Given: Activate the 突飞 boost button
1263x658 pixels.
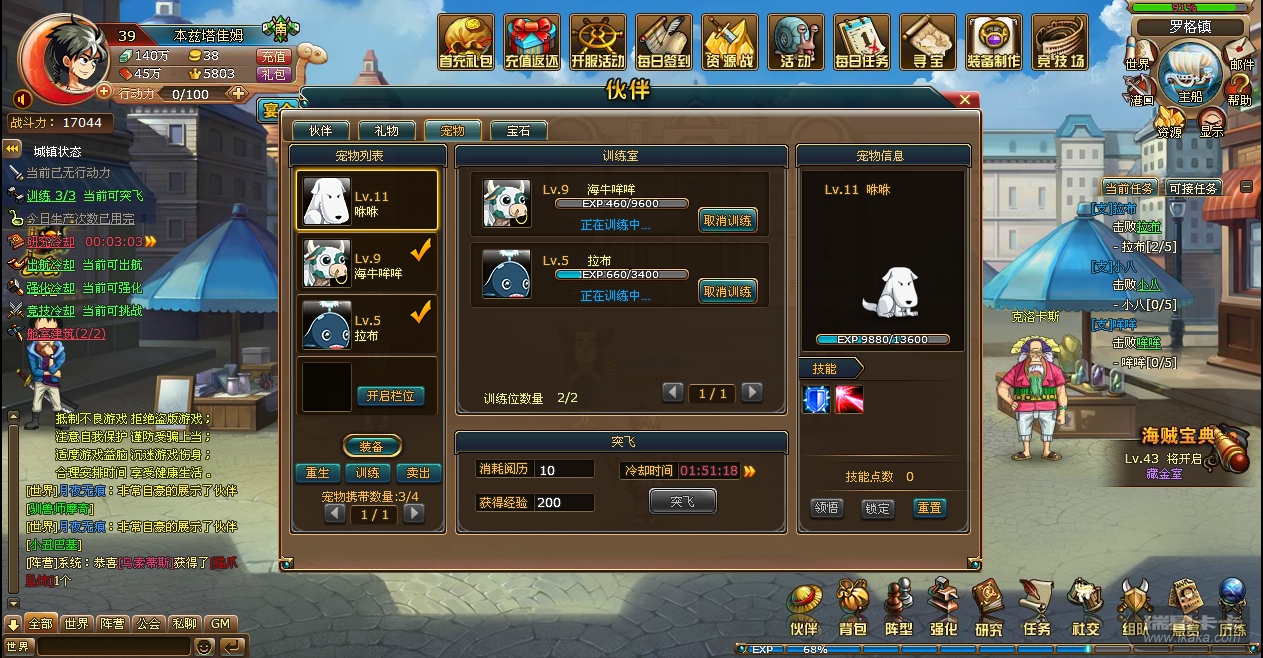Looking at the screenshot, I should (682, 501).
